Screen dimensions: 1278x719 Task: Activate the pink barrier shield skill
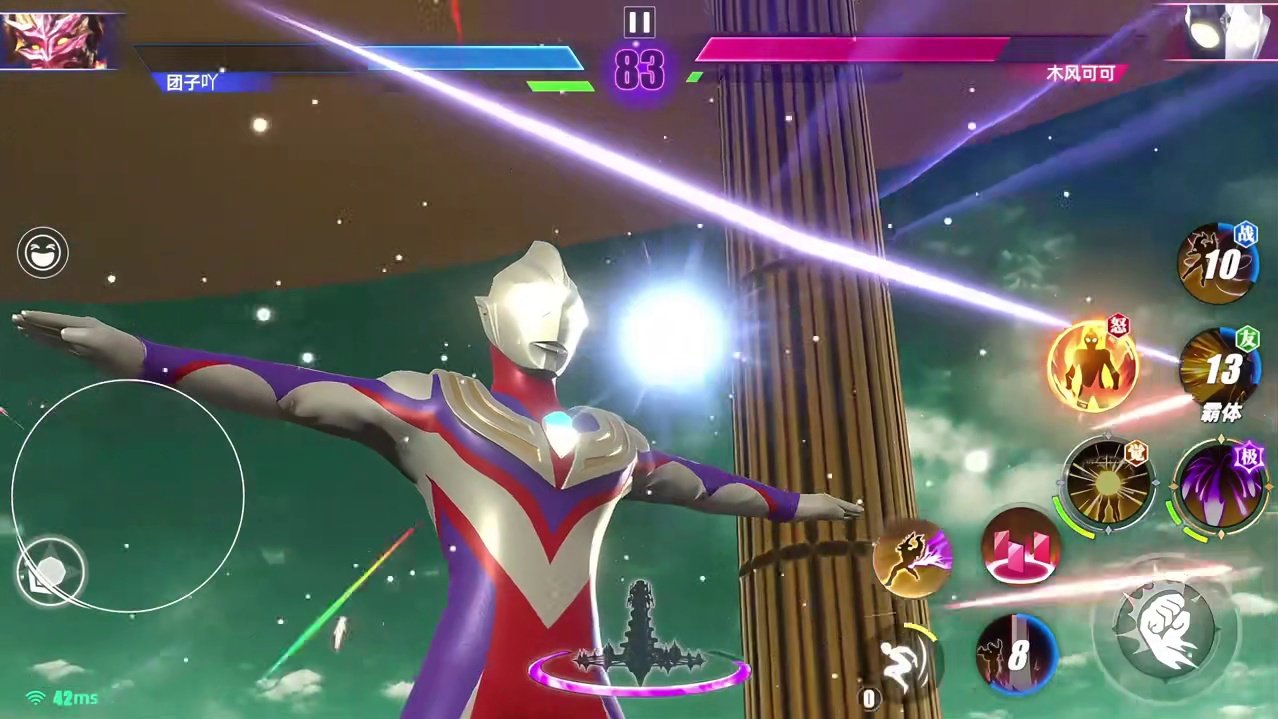(x=1020, y=546)
